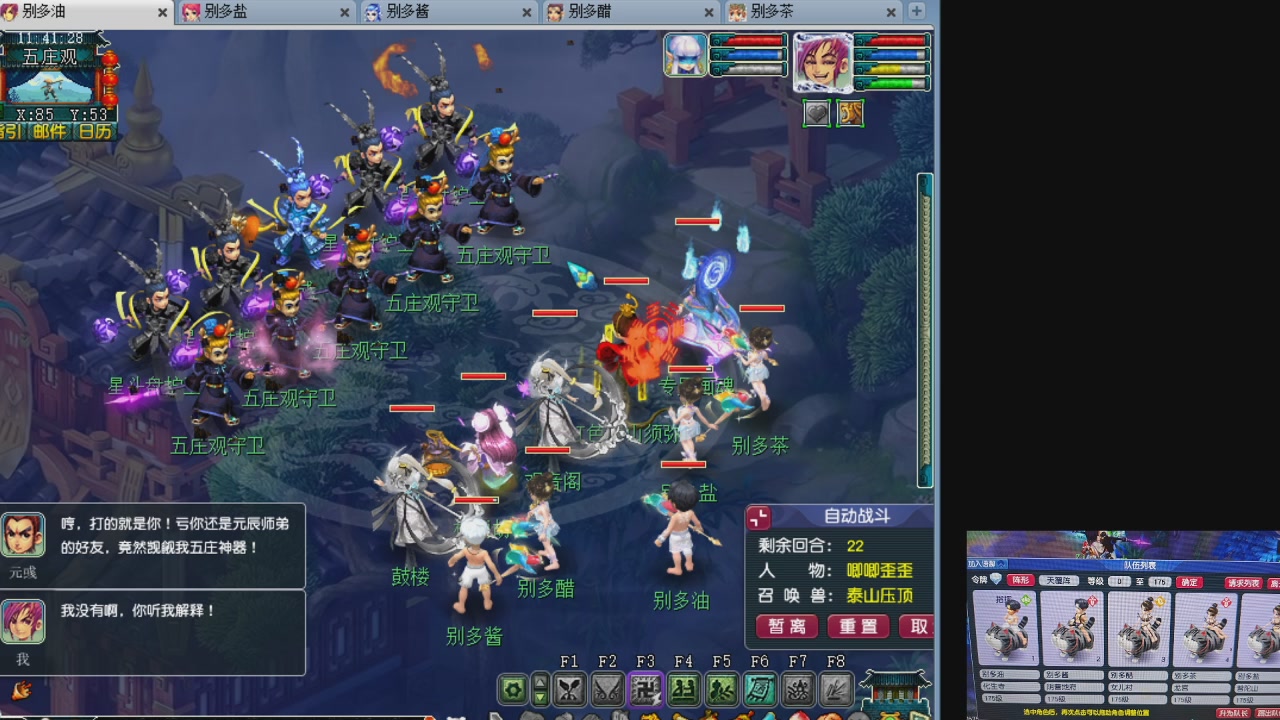Select the F5 skill icon
This screenshot has height=720, width=1280.
(x=724, y=688)
